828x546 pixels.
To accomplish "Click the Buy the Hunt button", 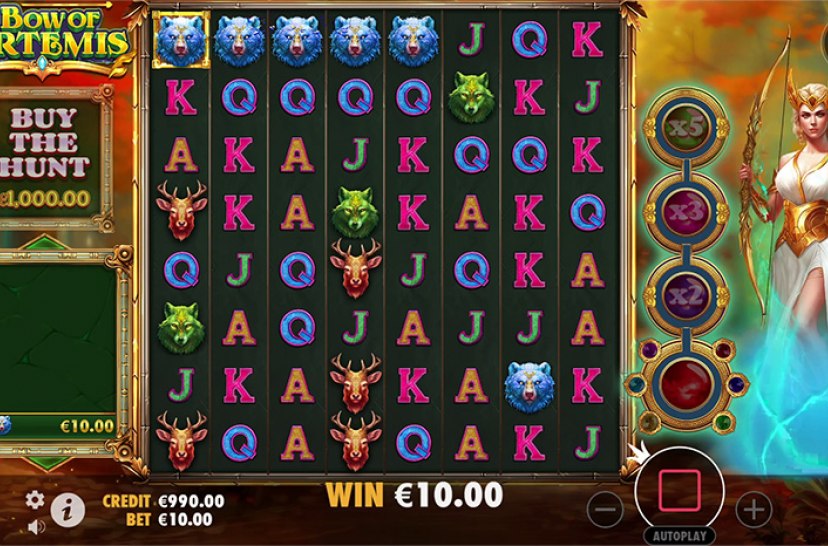I will point(50,155).
